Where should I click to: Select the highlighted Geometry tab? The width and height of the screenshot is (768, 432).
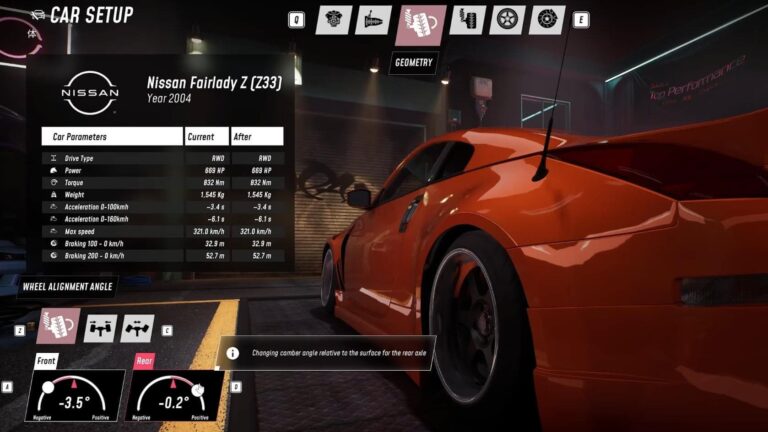421,24
